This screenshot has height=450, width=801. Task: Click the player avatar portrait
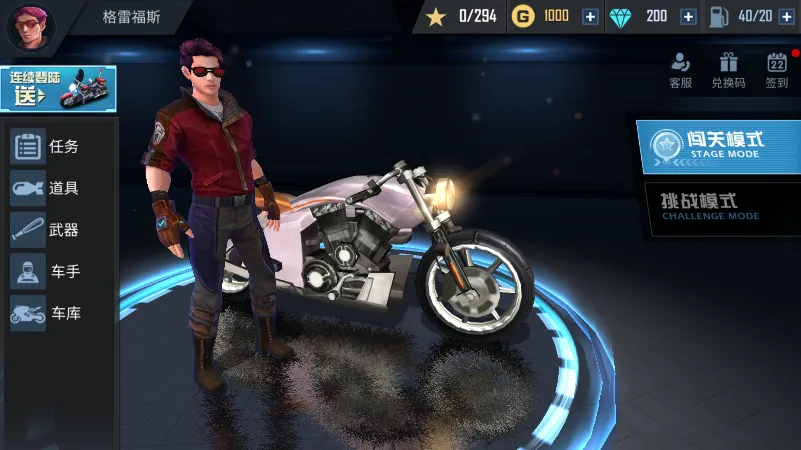click(31, 27)
